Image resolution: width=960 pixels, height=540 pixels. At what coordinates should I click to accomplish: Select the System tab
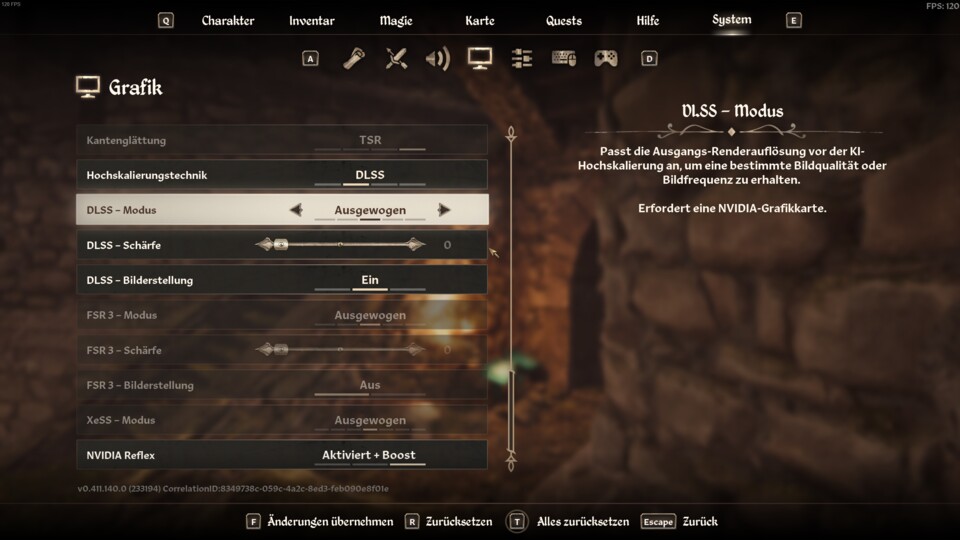[732, 20]
